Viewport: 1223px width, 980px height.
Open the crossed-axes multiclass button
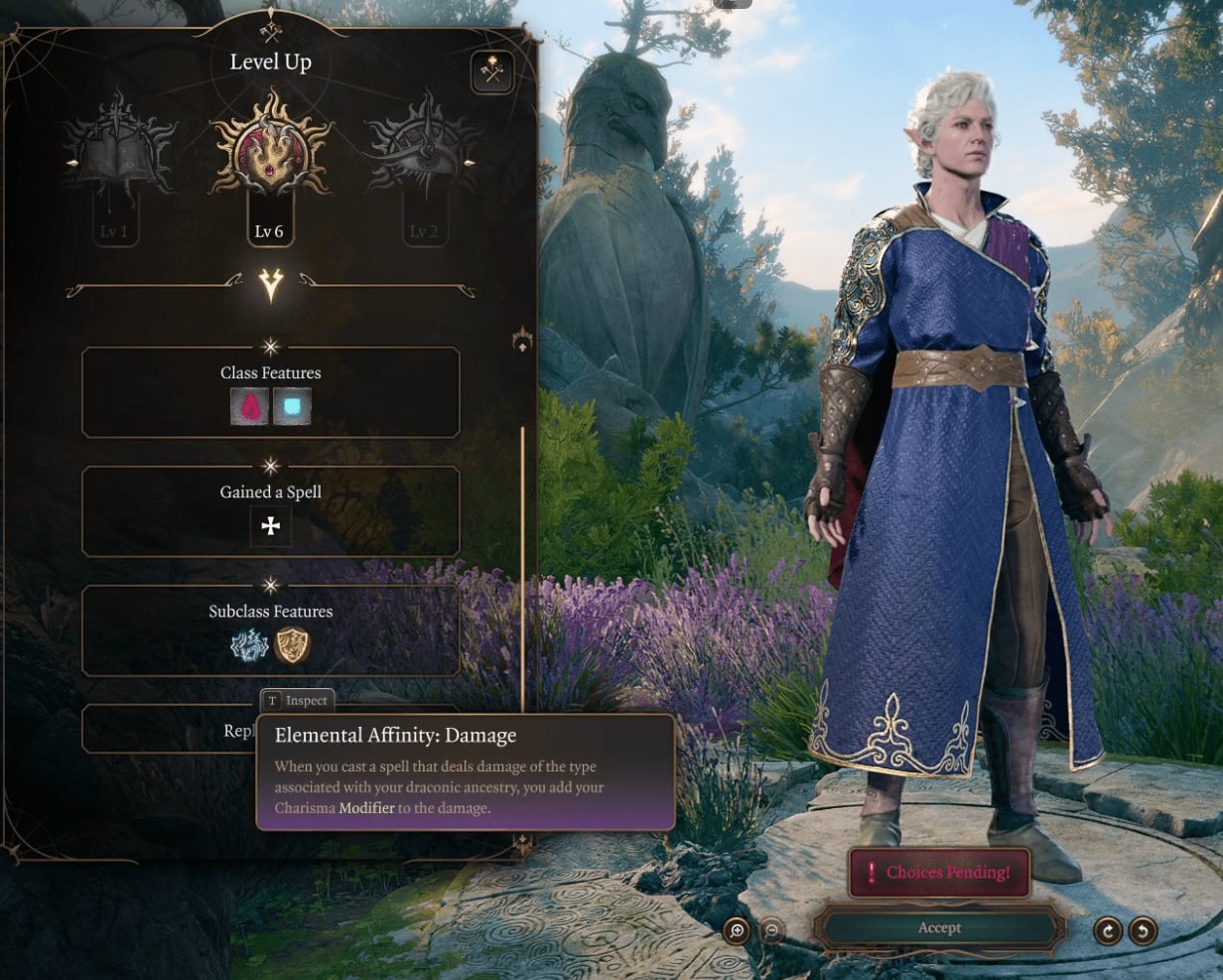[492, 72]
